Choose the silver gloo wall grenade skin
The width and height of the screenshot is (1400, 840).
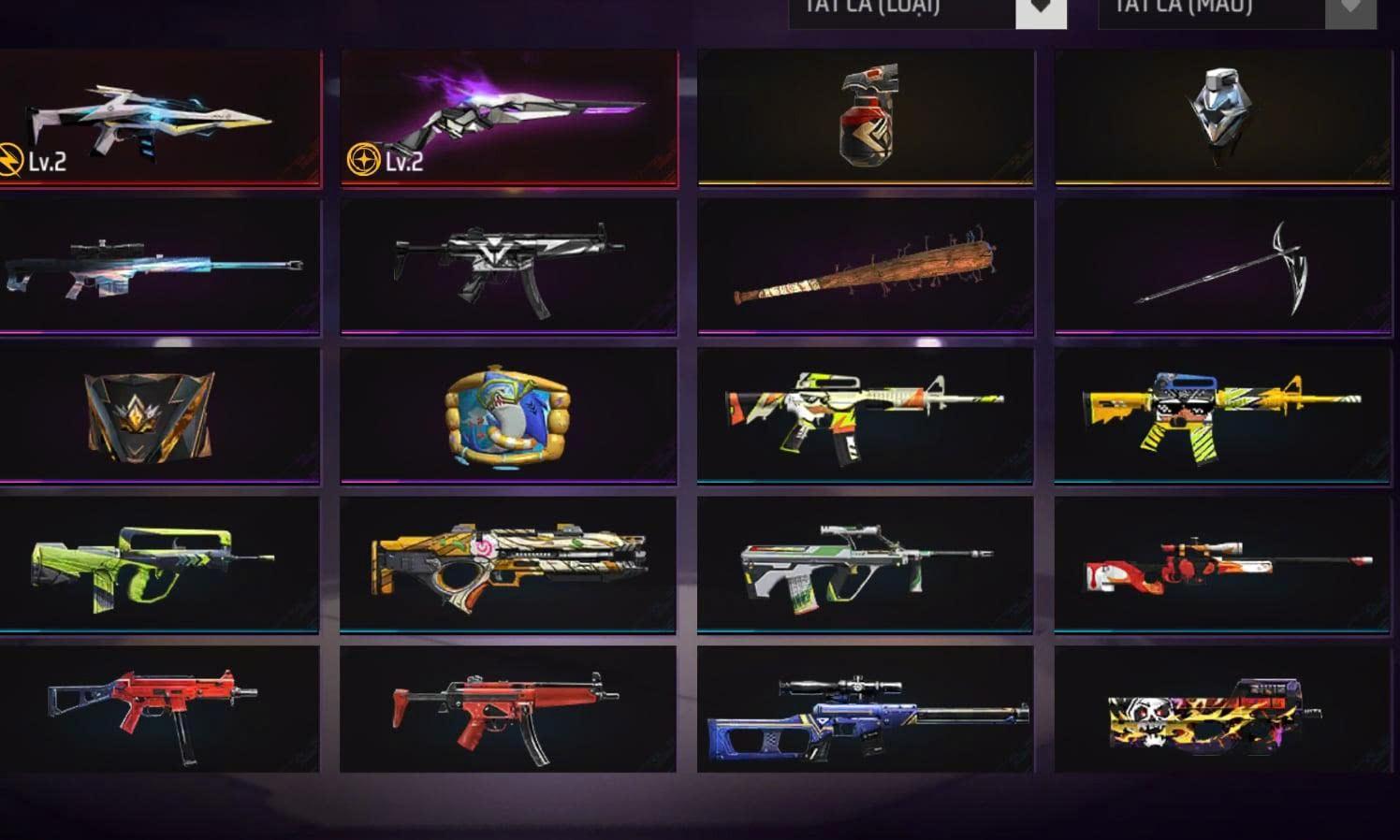pos(1222,117)
